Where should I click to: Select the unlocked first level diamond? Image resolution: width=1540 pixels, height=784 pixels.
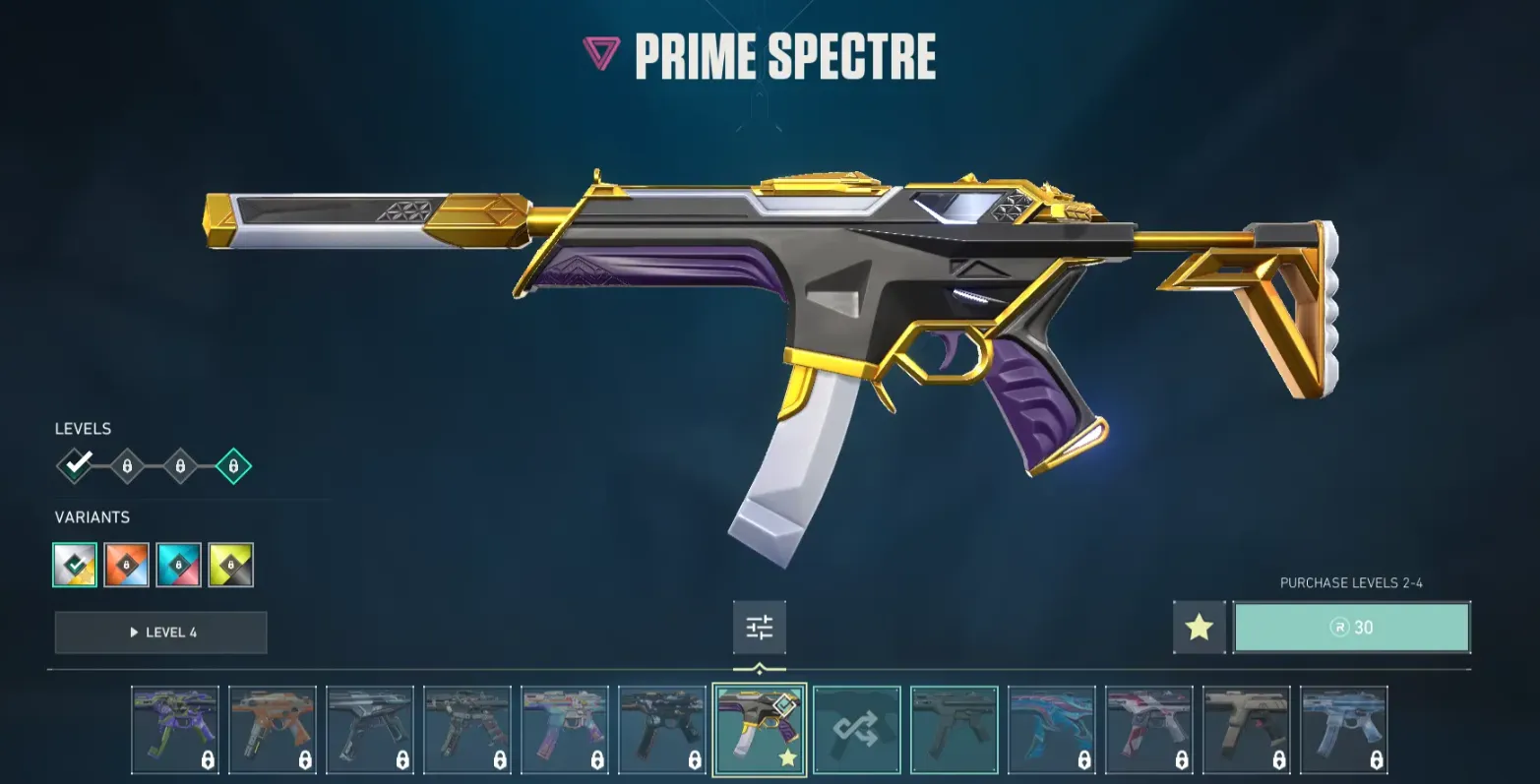tap(76, 465)
